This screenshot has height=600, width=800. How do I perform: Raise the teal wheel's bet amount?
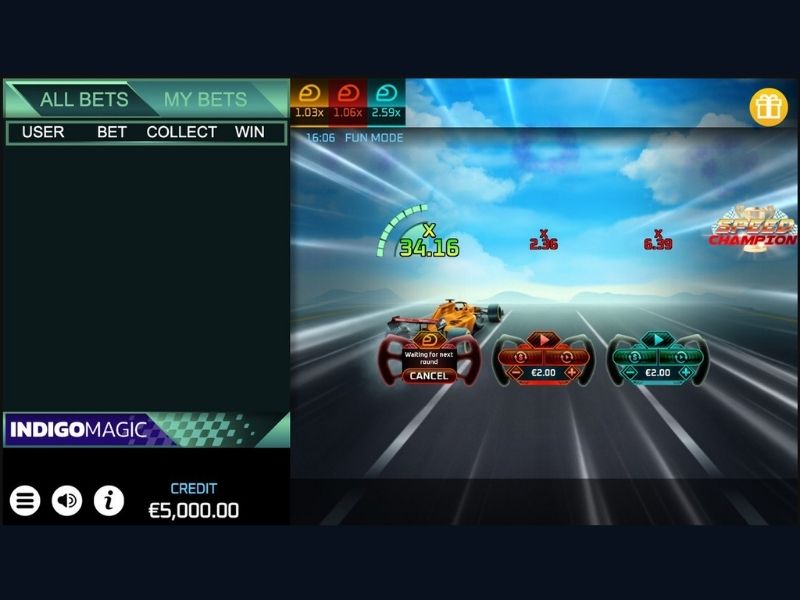[686, 373]
